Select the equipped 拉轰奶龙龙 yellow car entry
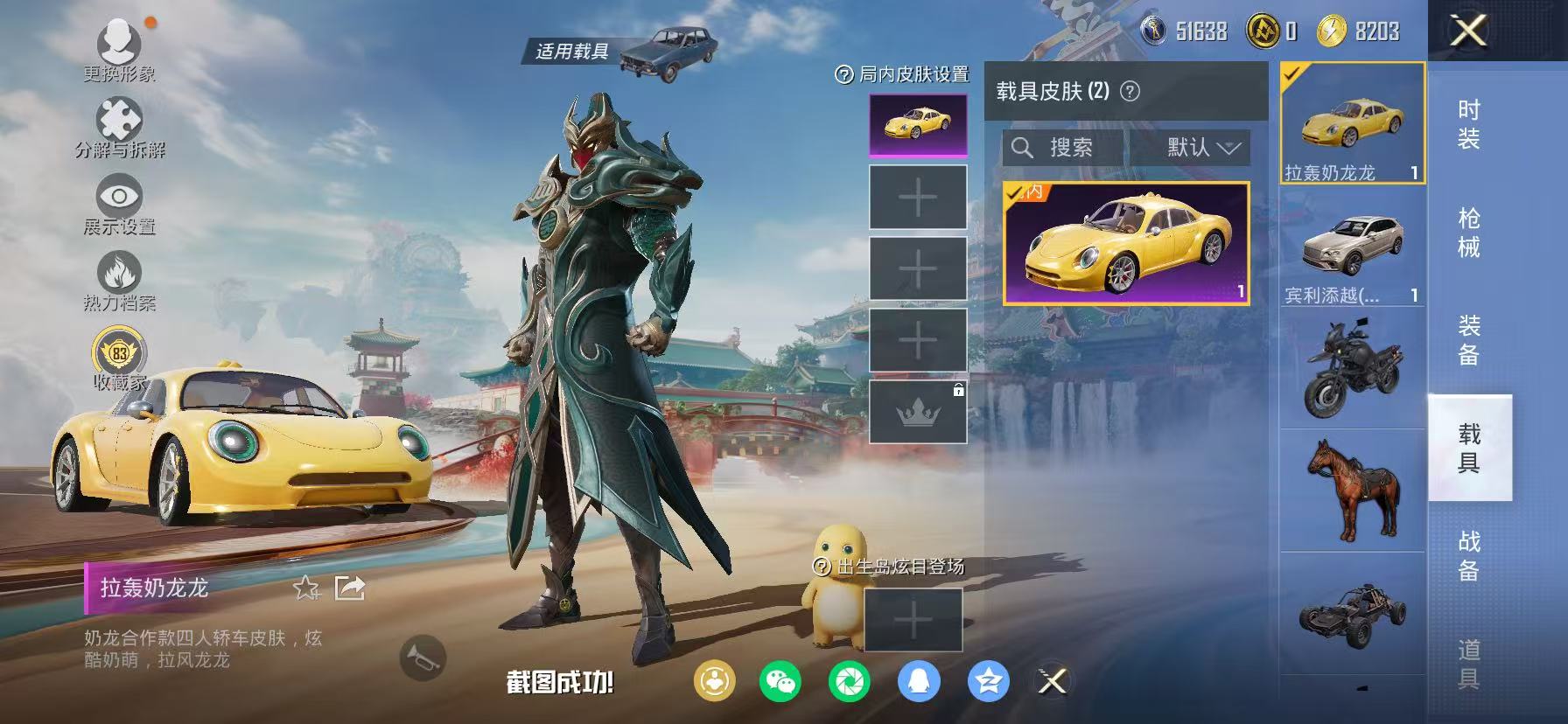The width and height of the screenshot is (1568, 724). coord(1353,122)
